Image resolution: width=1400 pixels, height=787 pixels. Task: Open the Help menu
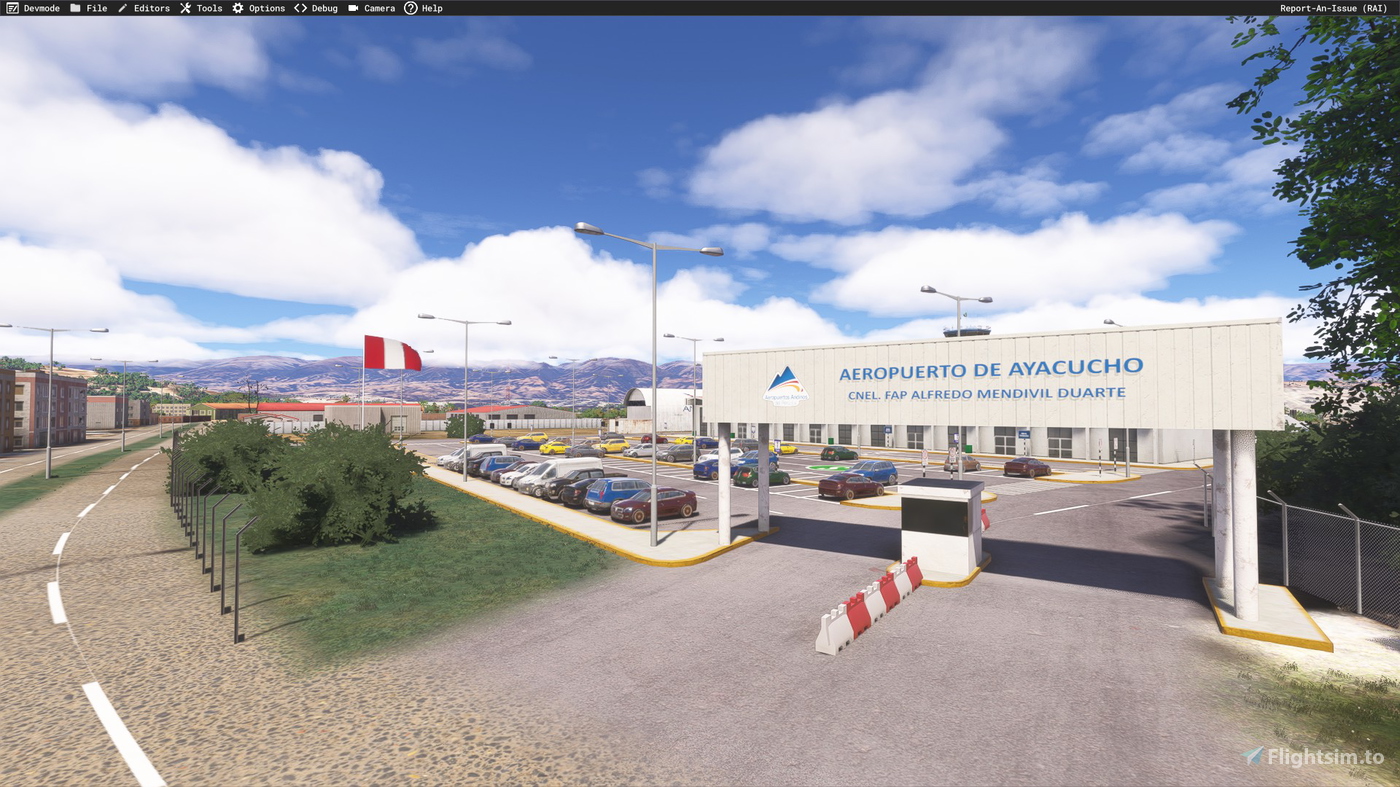[x=429, y=7]
